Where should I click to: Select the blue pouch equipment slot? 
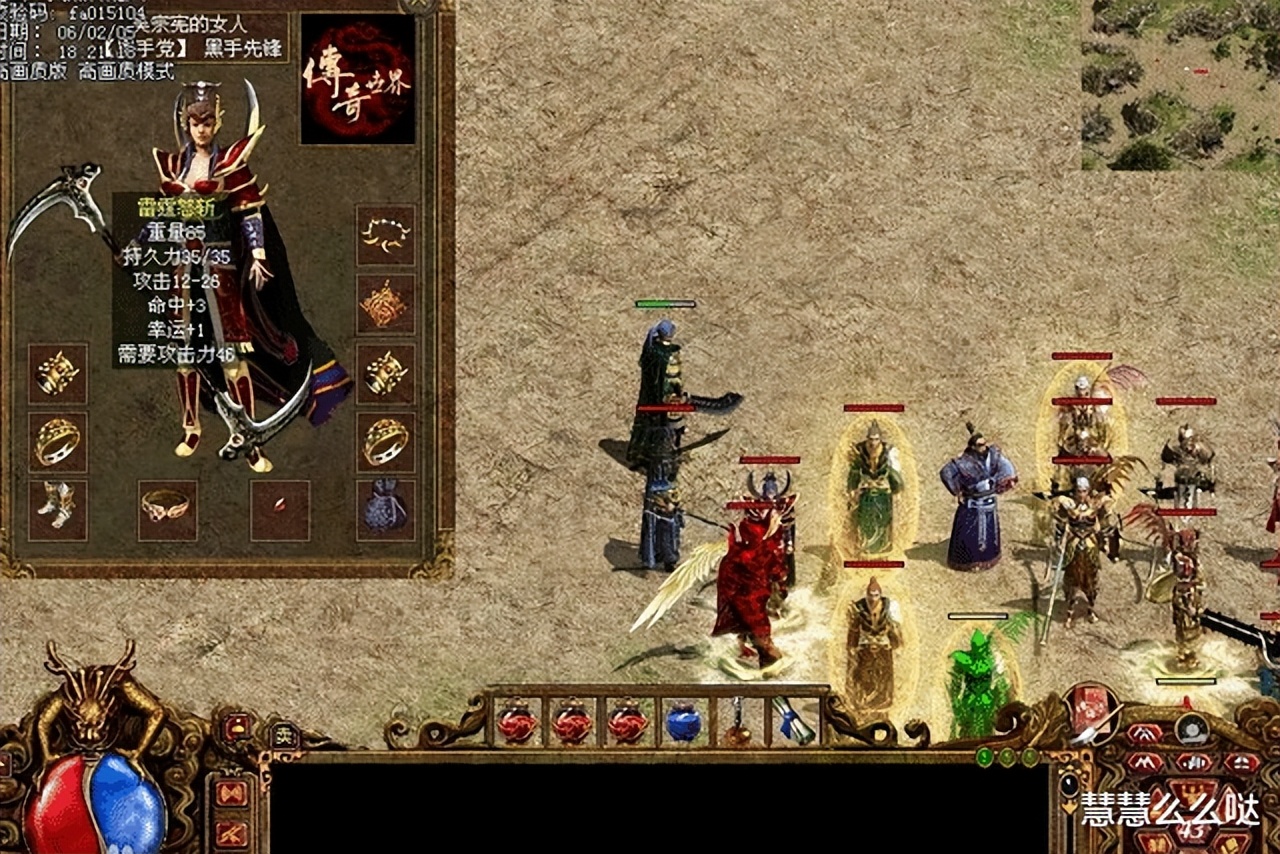386,510
